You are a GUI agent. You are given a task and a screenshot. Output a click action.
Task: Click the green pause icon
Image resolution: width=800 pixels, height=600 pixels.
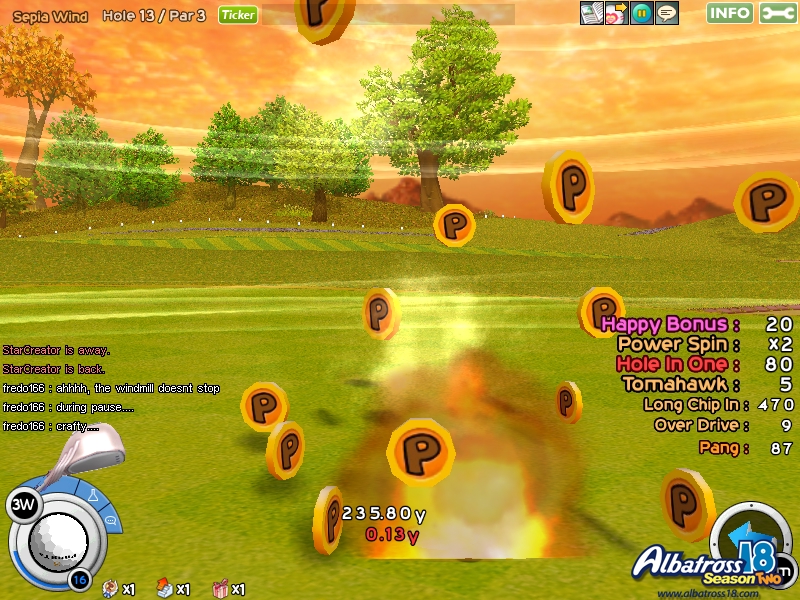click(x=642, y=13)
